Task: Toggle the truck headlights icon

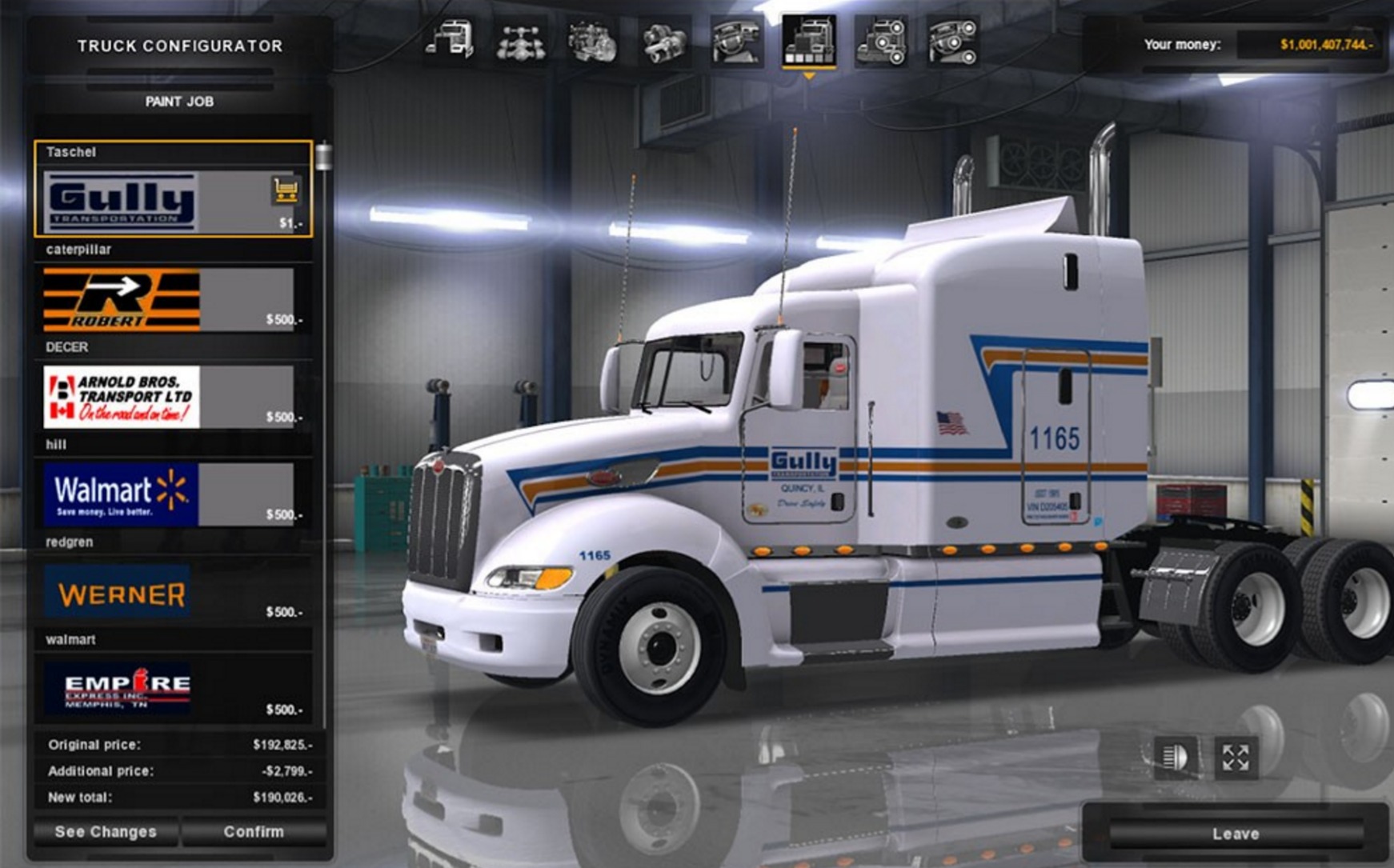Action: click(1175, 757)
